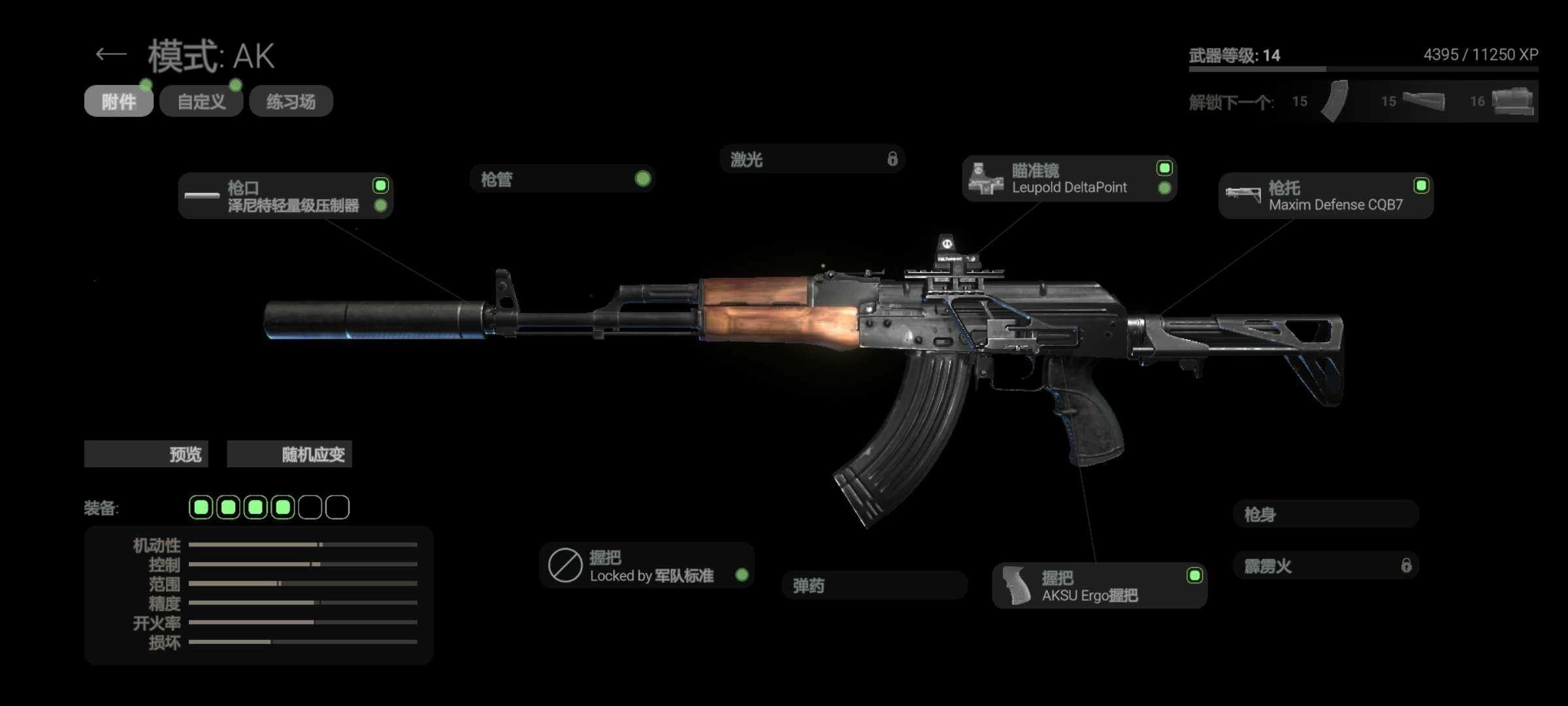Open the 弹药 ammunition slot
The height and width of the screenshot is (706, 1568).
(x=874, y=586)
